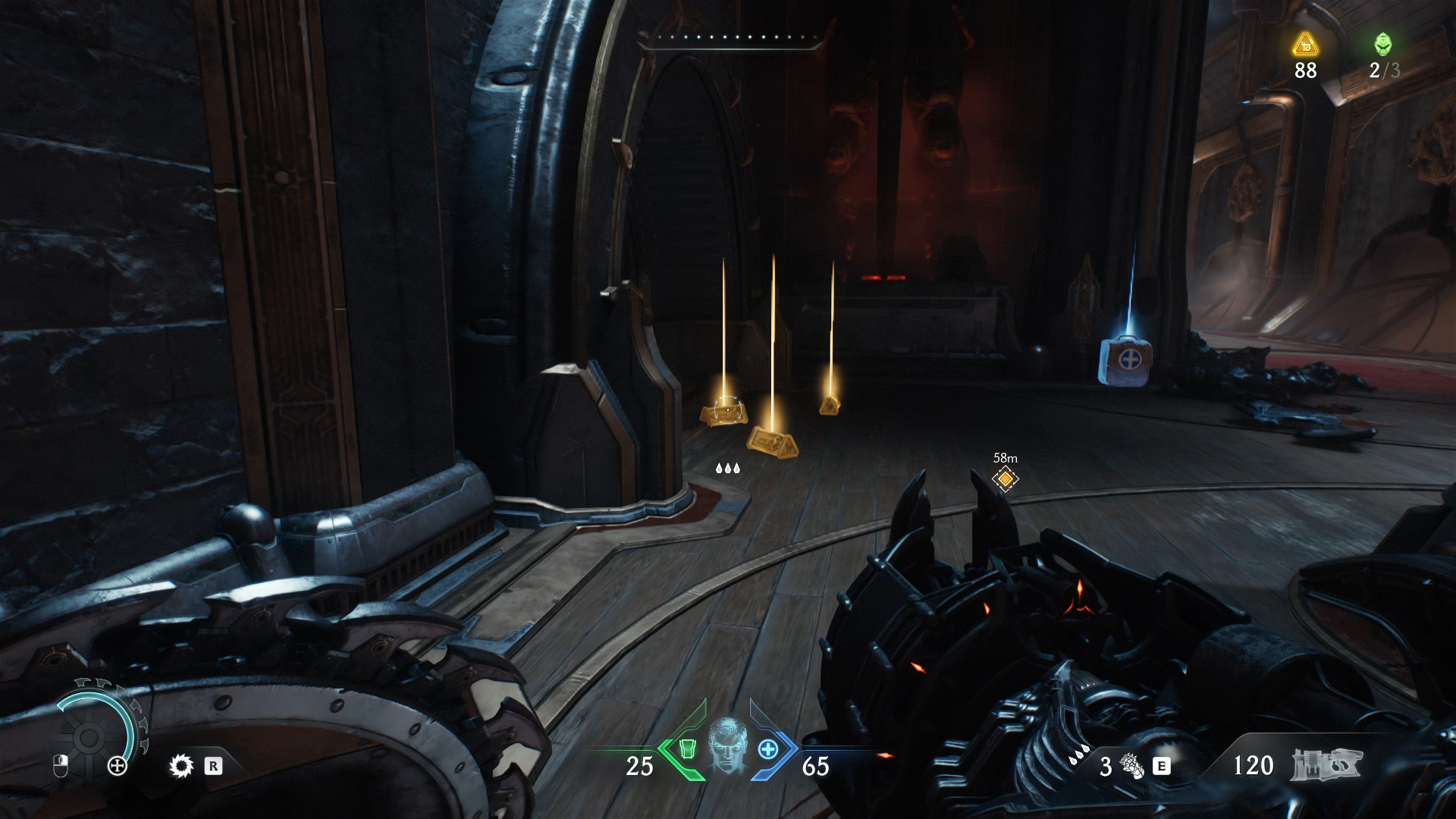
Task: Select the blue health cross icon
Action: click(x=768, y=749)
